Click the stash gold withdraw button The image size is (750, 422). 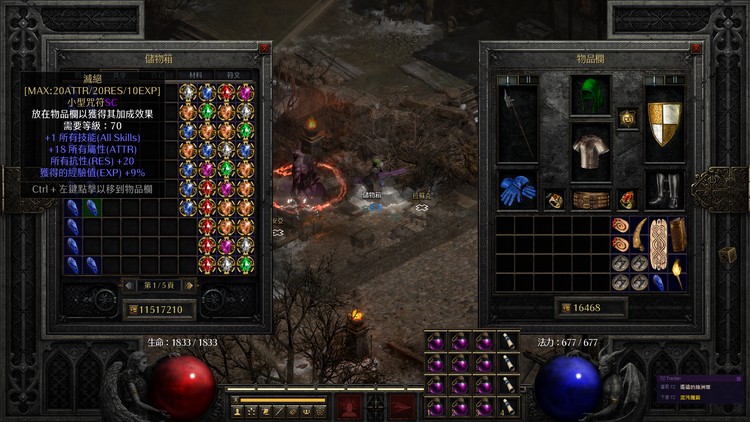(132, 310)
